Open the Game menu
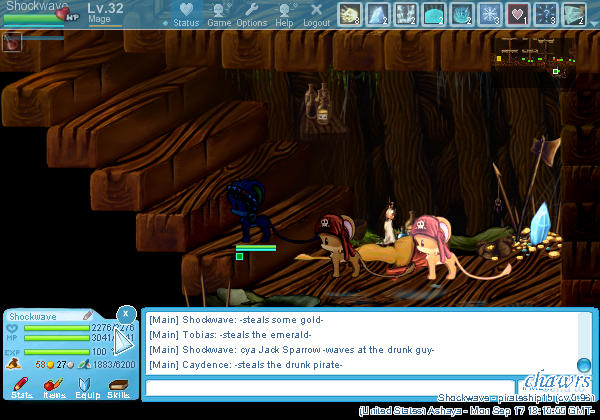The height and width of the screenshot is (420, 600). tap(219, 14)
